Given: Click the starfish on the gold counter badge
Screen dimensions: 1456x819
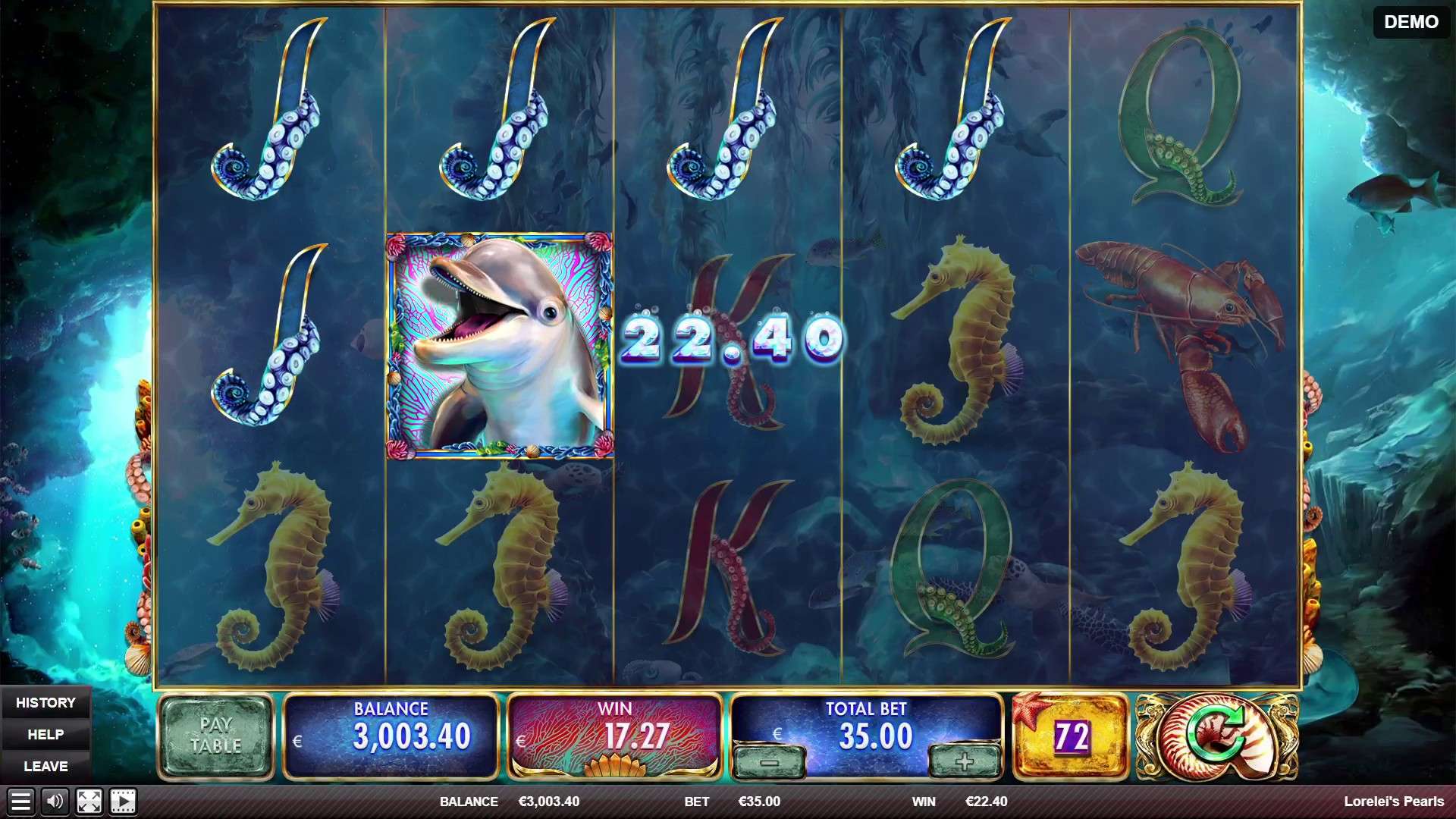Looking at the screenshot, I should 1031,709.
